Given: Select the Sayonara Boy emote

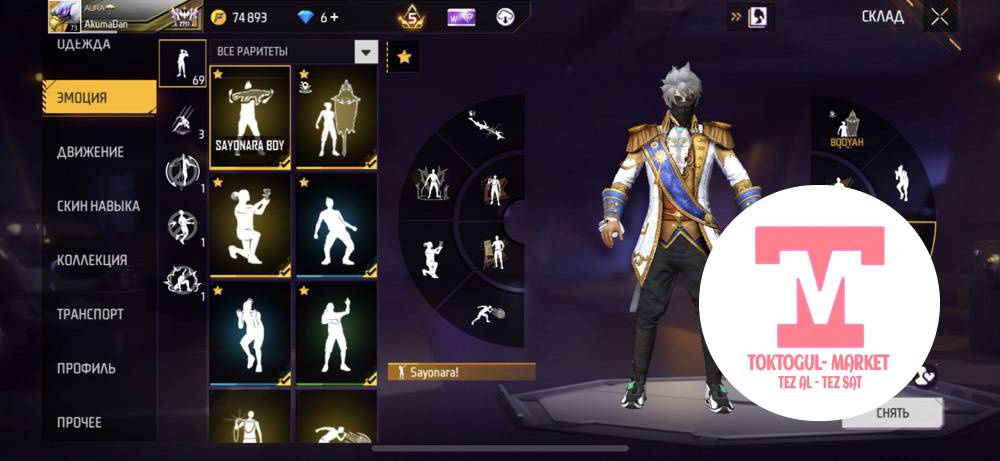Looking at the screenshot, I should [x=250, y=117].
